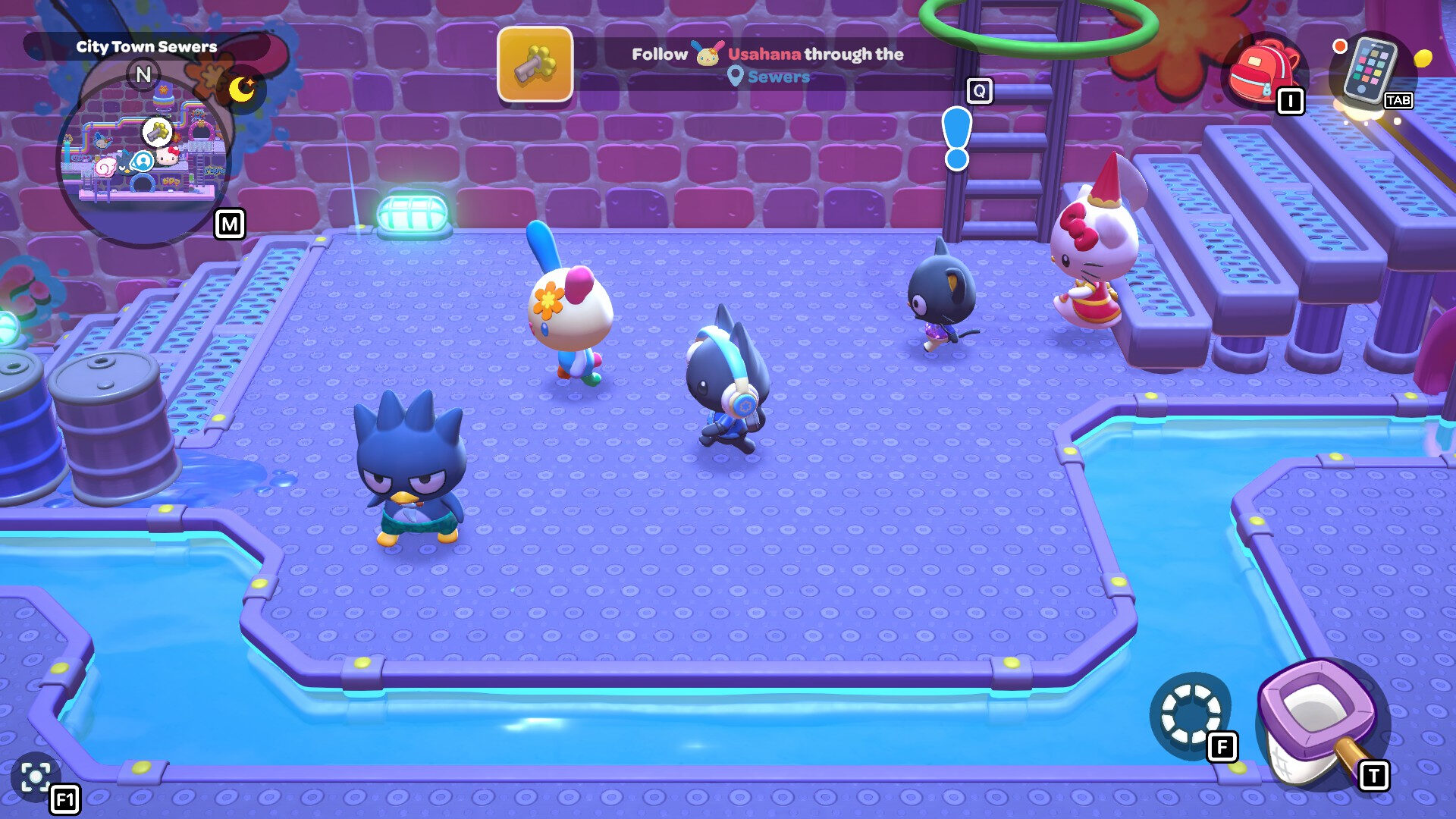This screenshot has height=819, width=1456.
Task: Click the location pin icon beside Sewers
Action: (x=736, y=75)
